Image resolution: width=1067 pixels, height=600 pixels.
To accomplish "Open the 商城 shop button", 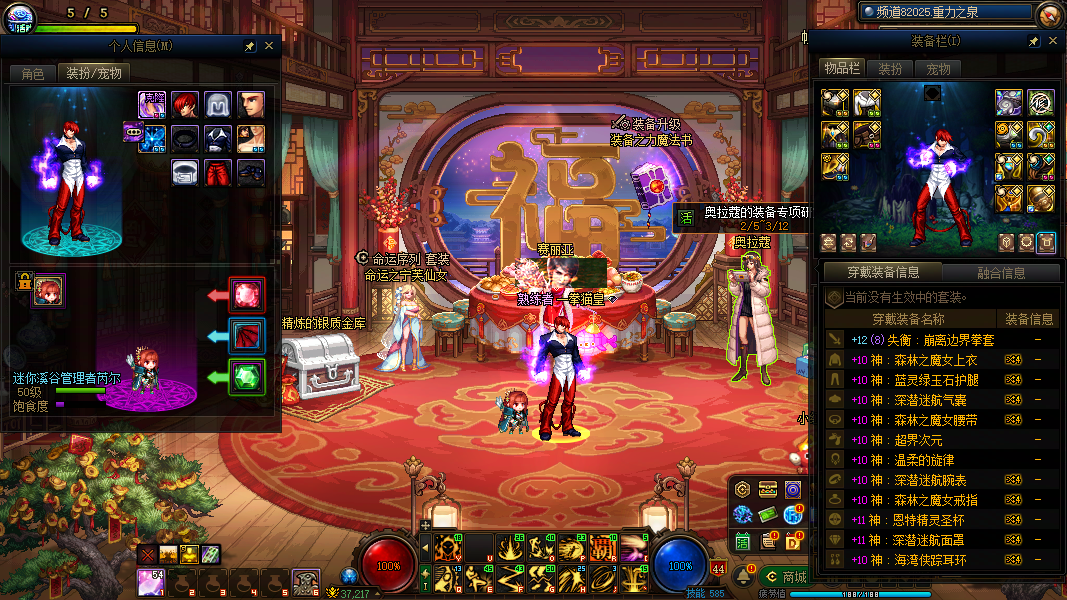I will (x=787, y=577).
